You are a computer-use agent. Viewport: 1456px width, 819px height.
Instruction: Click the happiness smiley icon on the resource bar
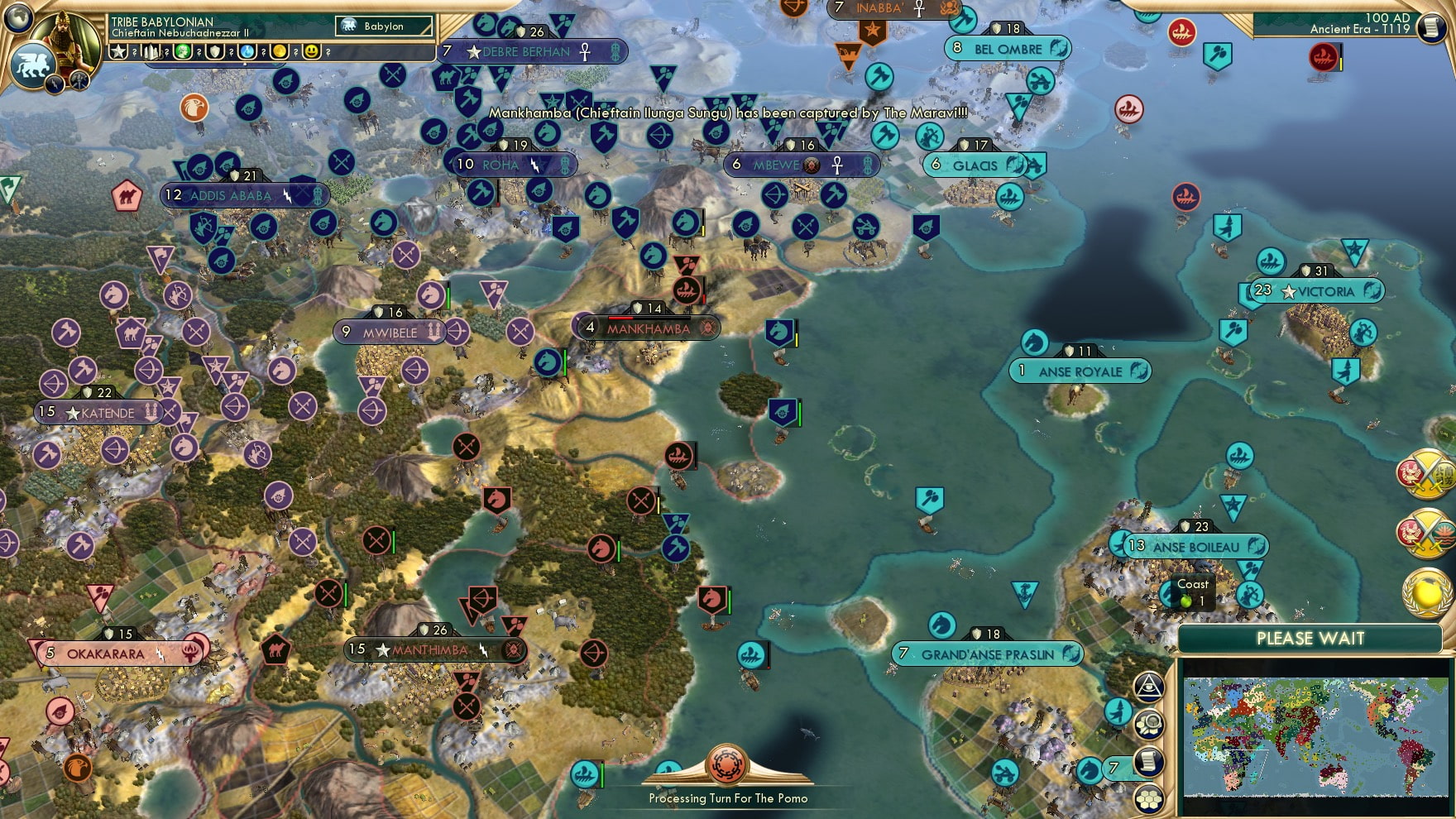310,51
